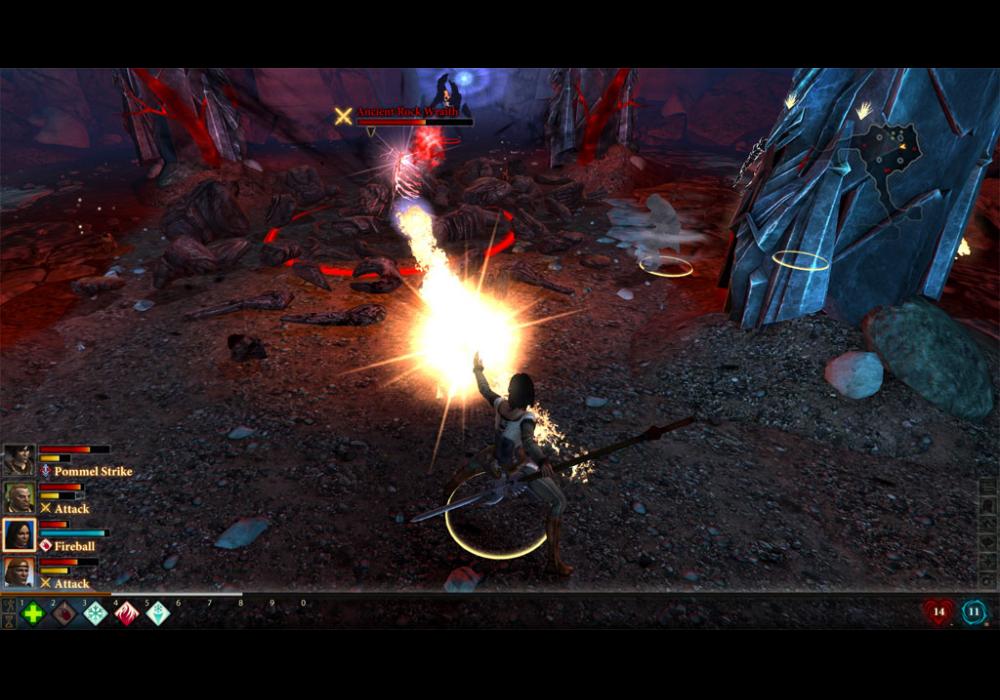Activate the ice cone spell in slot 5
This screenshot has height=700, width=1000.
158,613
